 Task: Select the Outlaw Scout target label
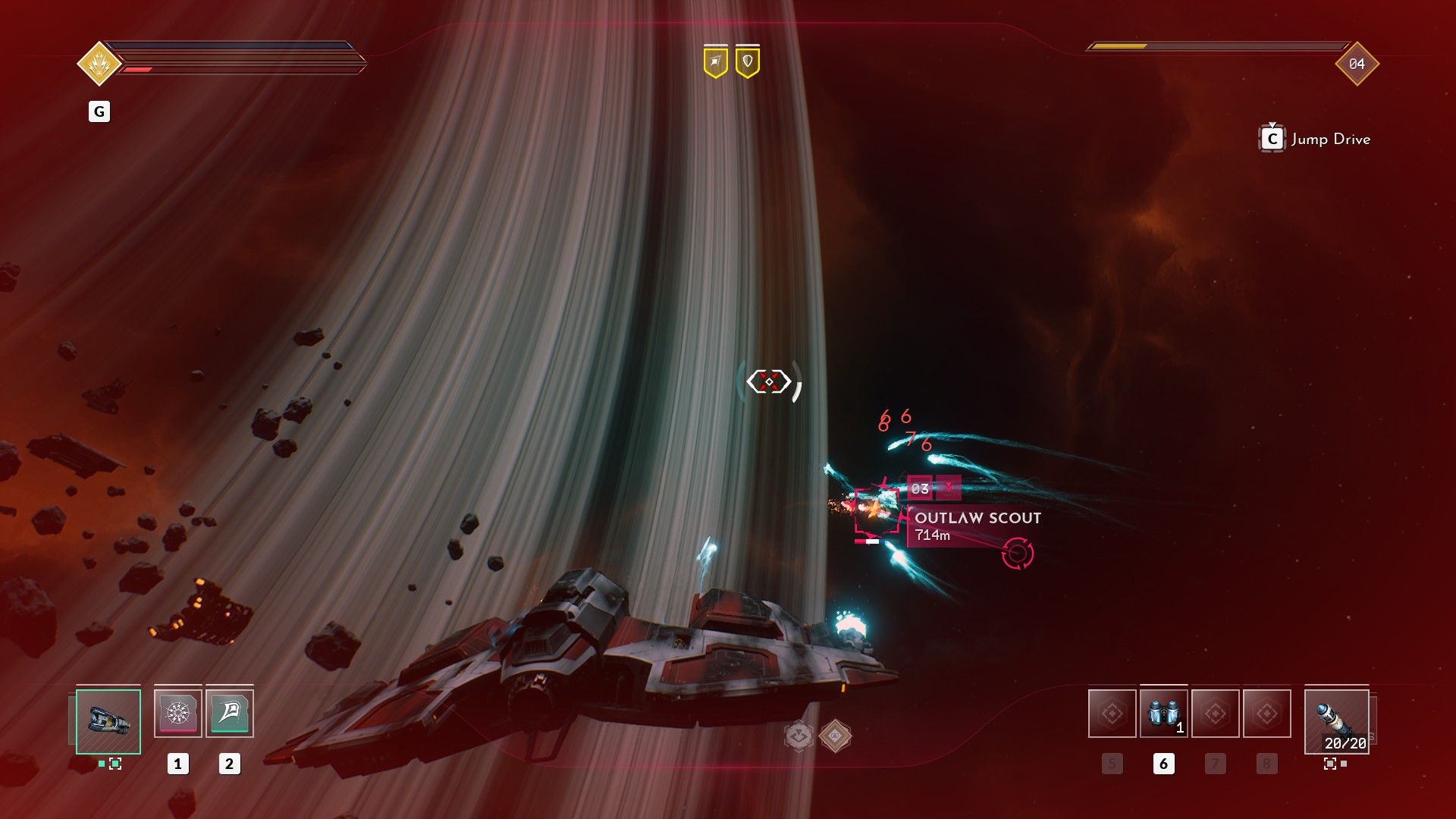pyautogui.click(x=977, y=516)
